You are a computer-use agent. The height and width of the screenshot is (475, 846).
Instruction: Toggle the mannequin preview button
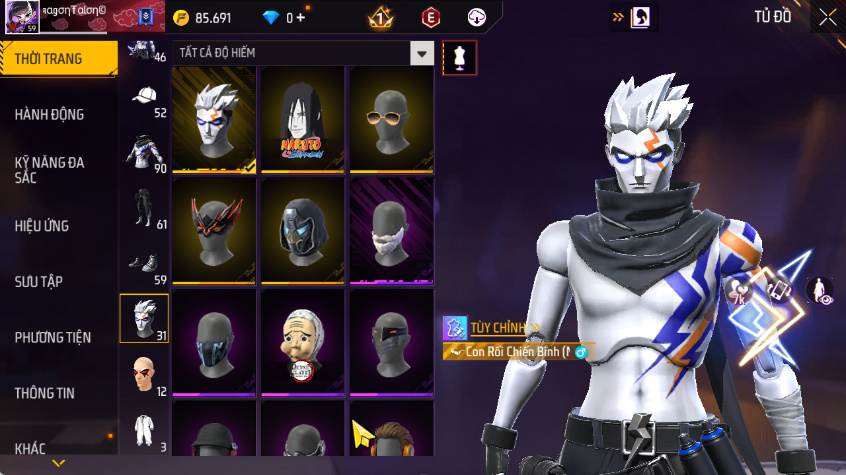pos(459,57)
